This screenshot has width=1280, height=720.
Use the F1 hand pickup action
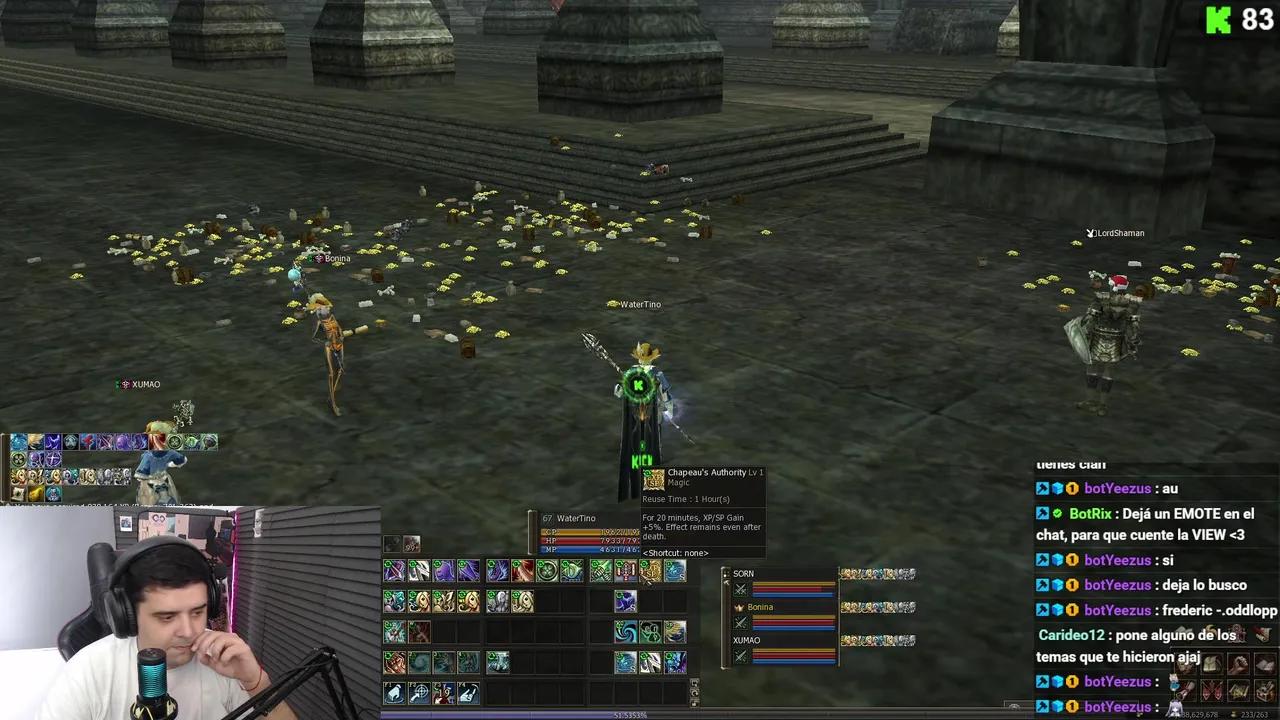pyautogui.click(x=395, y=692)
